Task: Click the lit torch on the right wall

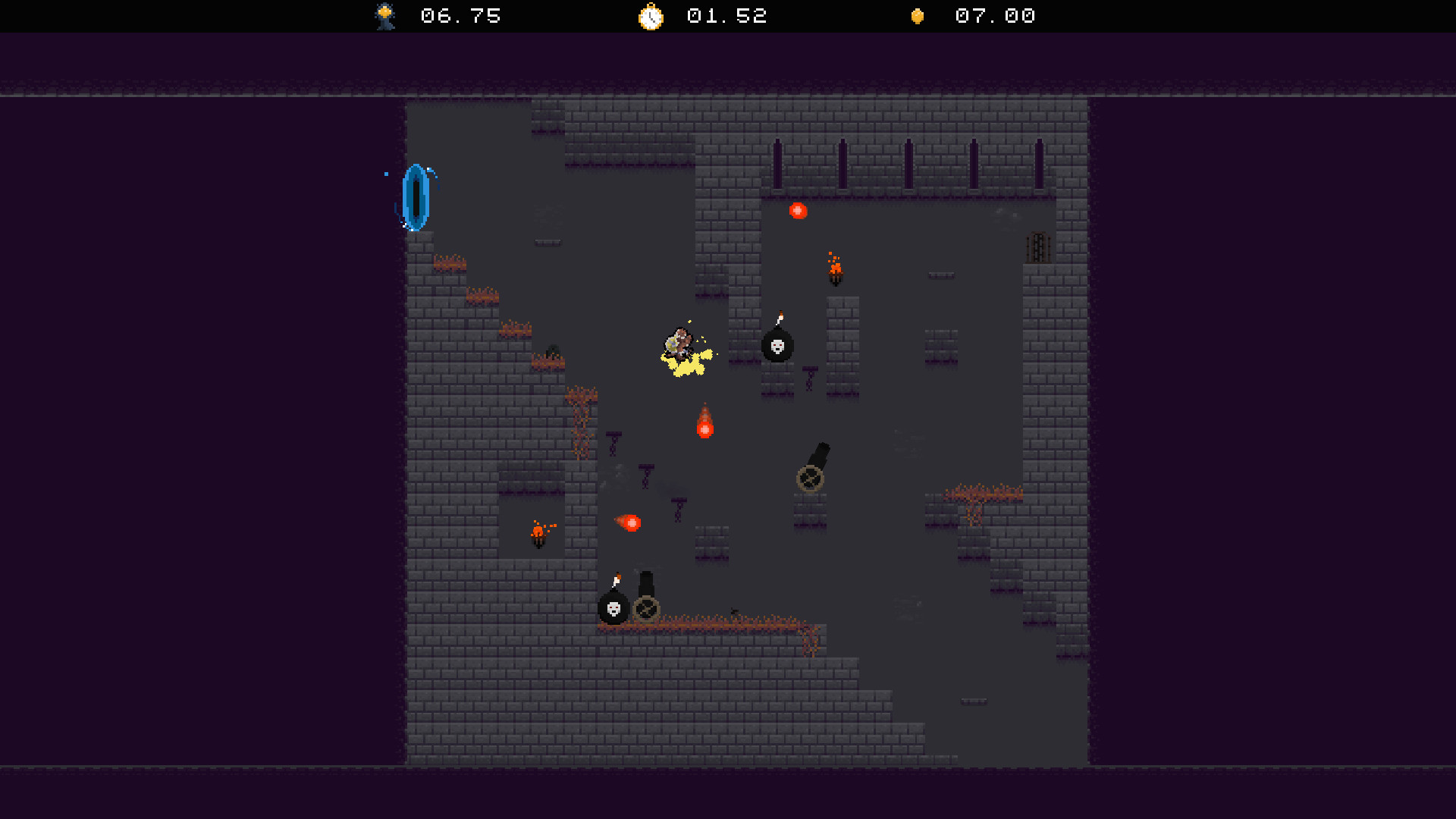Action: coord(834,269)
